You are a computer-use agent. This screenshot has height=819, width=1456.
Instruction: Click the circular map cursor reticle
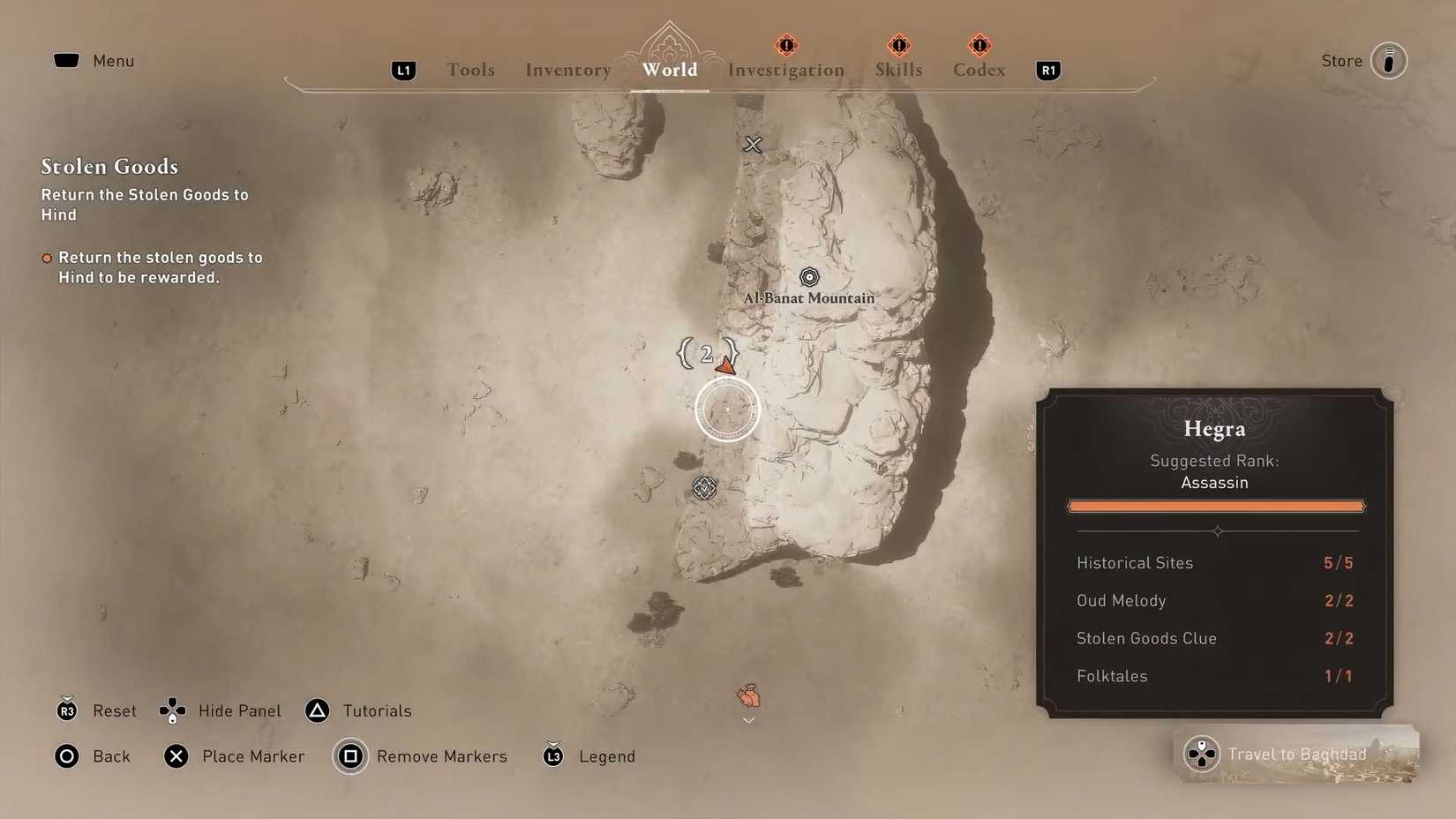[726, 409]
